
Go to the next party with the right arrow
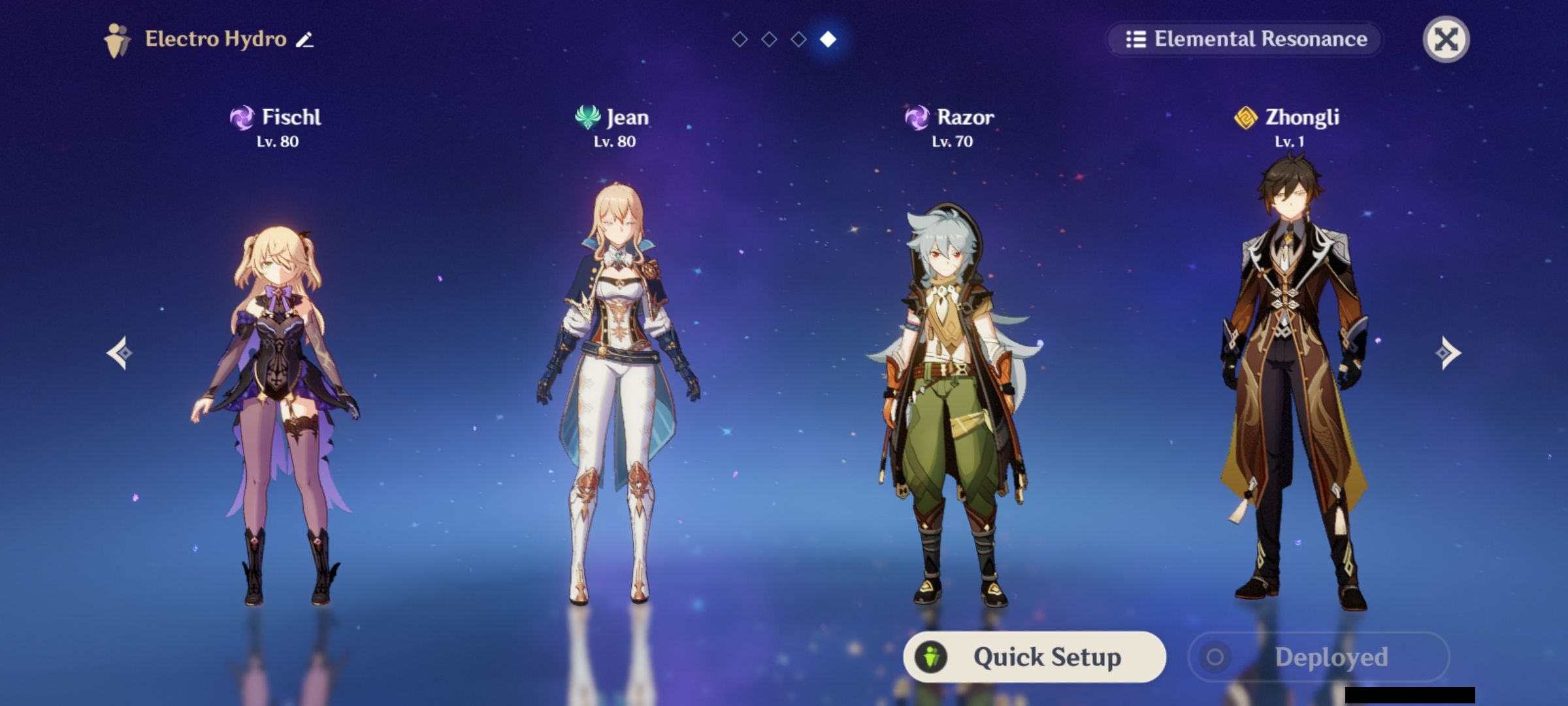(1448, 353)
